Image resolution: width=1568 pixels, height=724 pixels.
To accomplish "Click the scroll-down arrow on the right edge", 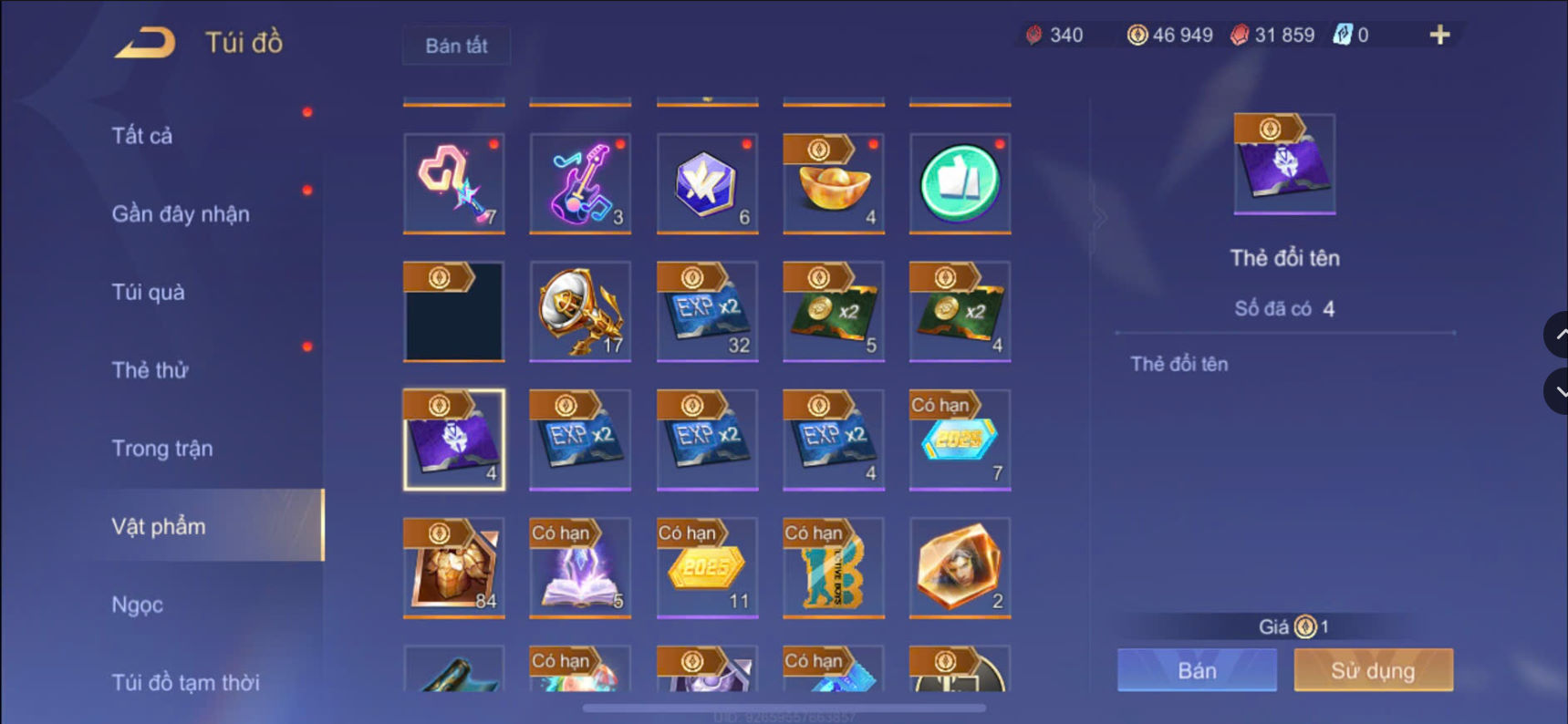I will pyautogui.click(x=1557, y=391).
